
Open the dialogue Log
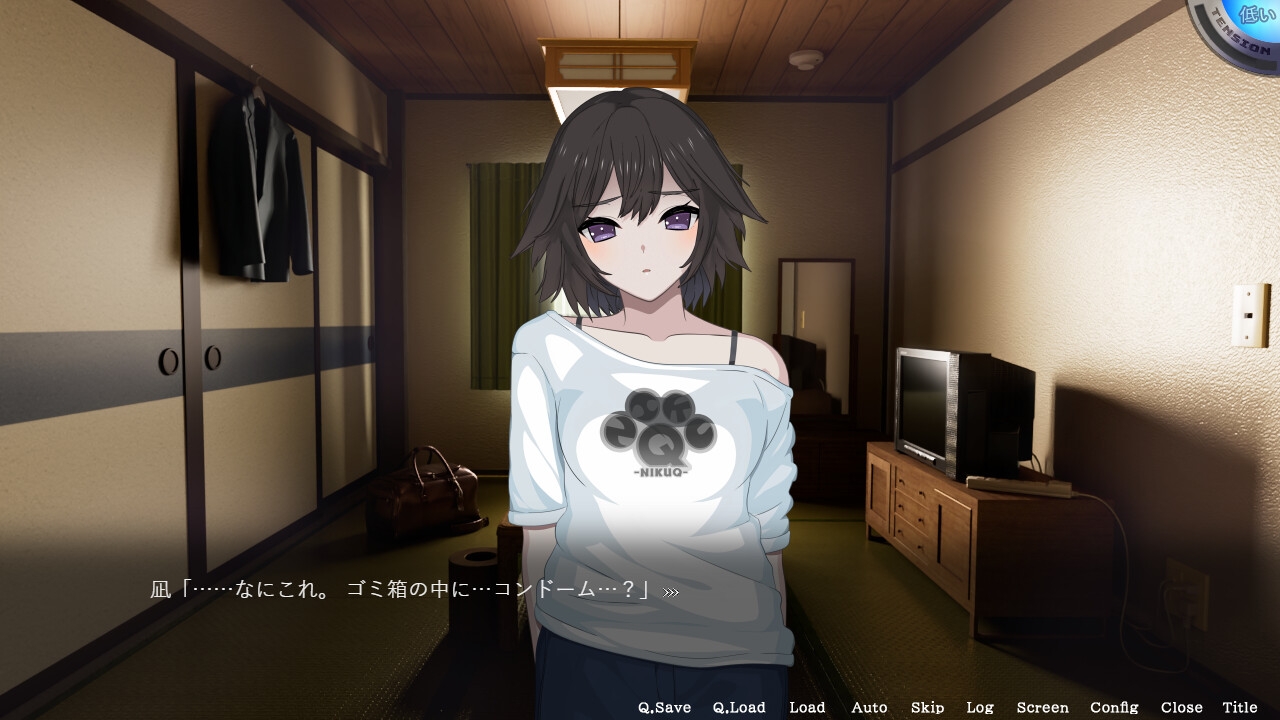point(980,707)
